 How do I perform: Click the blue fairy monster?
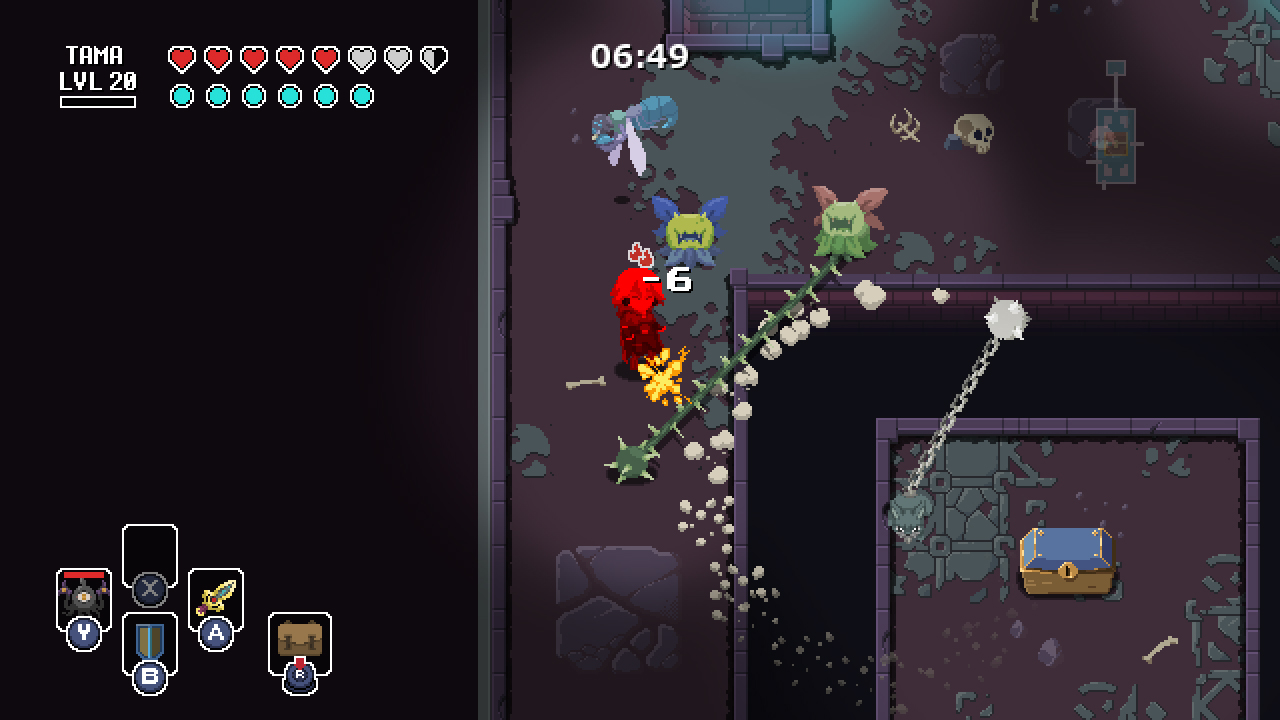[687, 230]
